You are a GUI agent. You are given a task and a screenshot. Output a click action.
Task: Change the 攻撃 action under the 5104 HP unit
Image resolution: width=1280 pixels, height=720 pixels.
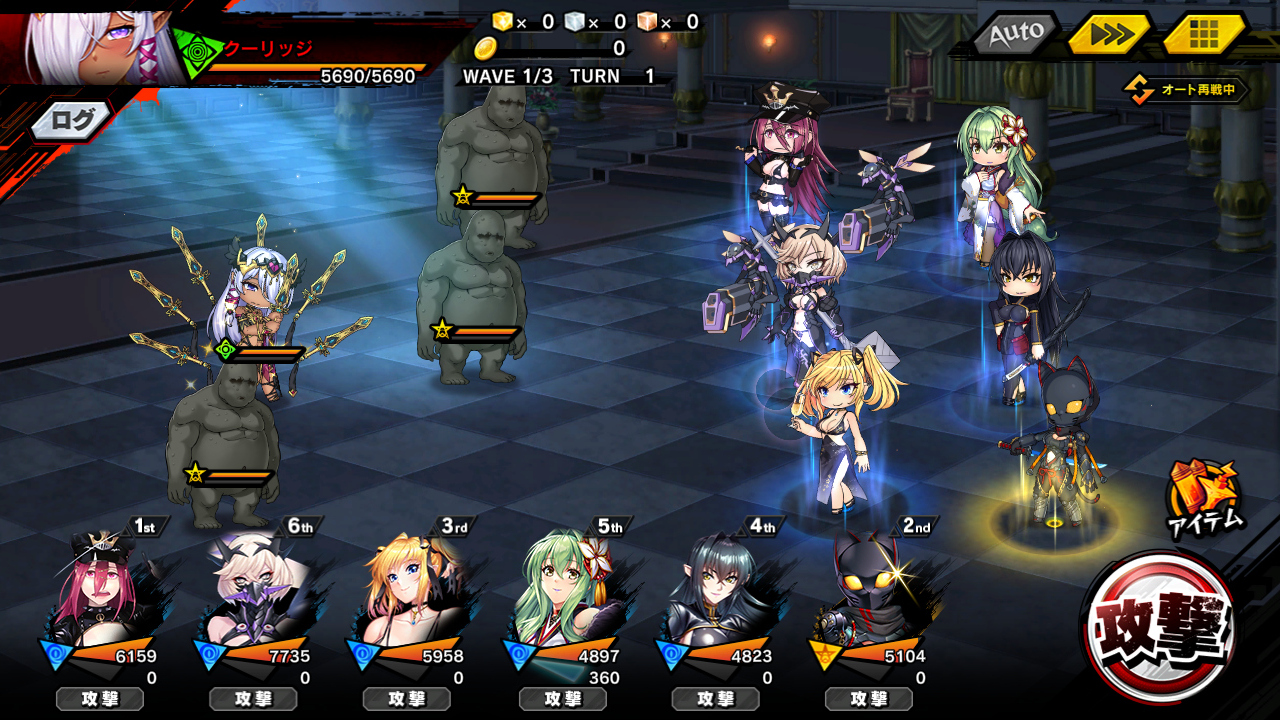(x=869, y=699)
